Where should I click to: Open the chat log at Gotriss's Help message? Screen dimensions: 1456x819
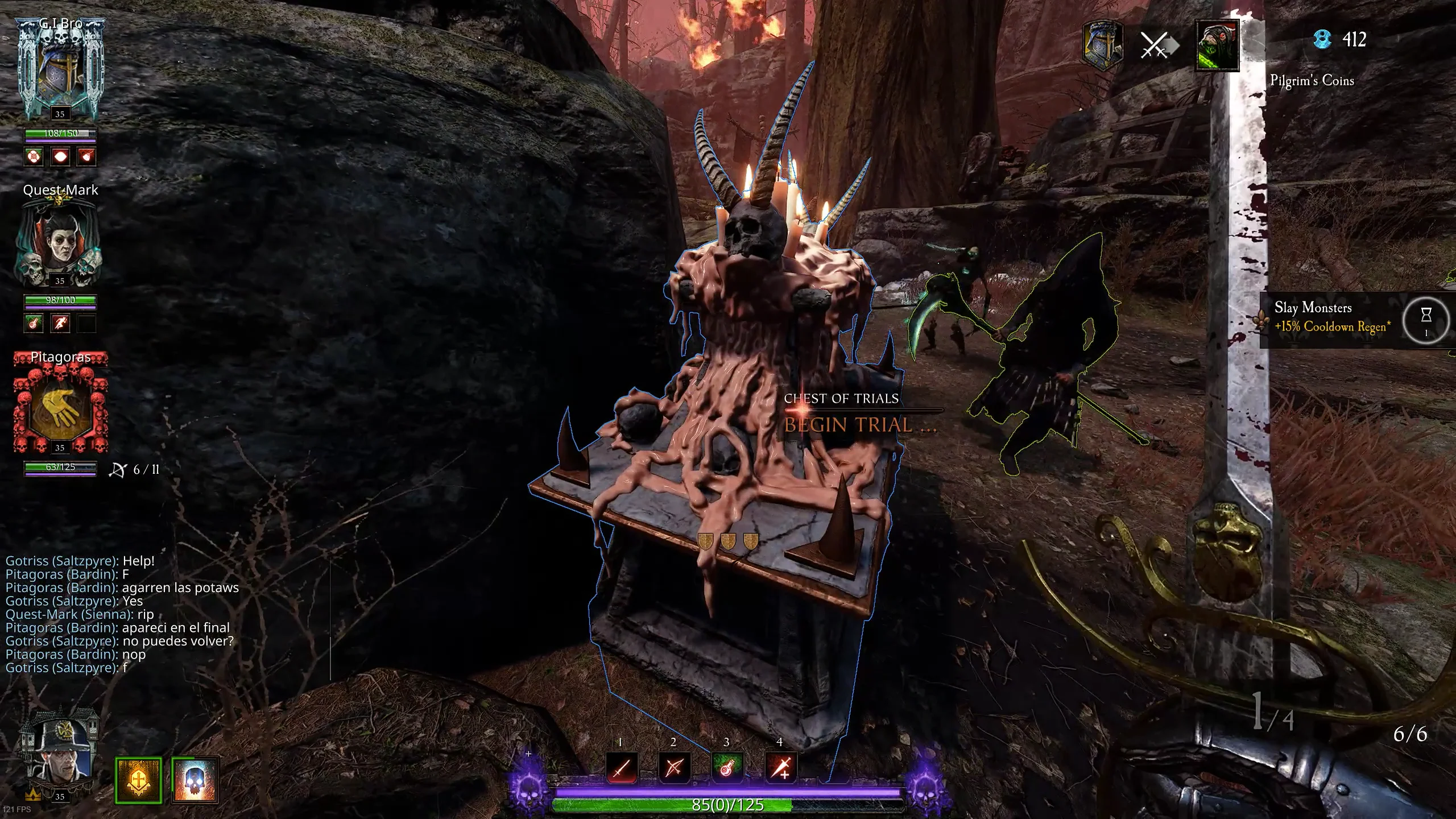point(80,561)
